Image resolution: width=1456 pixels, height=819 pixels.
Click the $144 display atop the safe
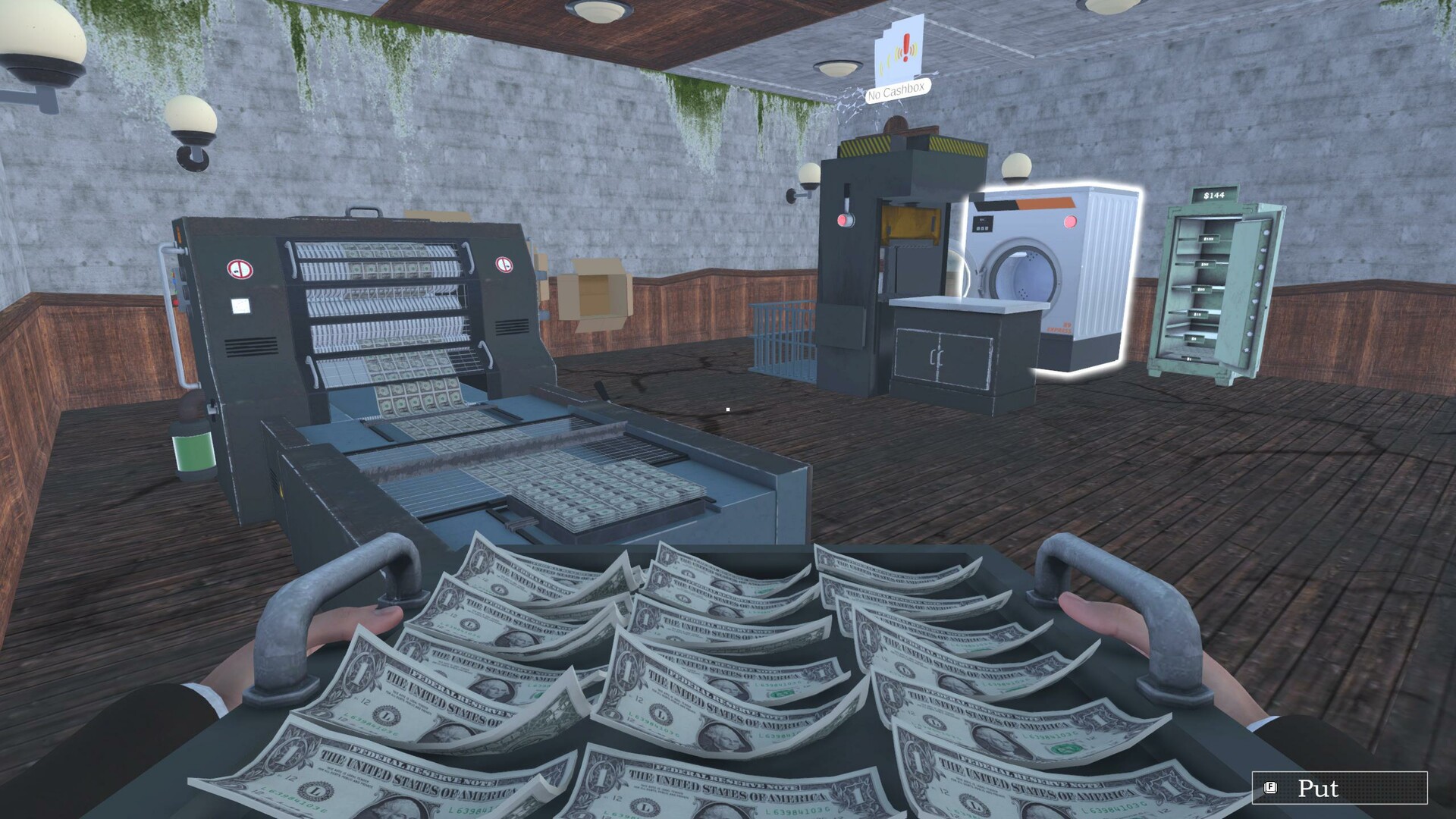tap(1214, 196)
